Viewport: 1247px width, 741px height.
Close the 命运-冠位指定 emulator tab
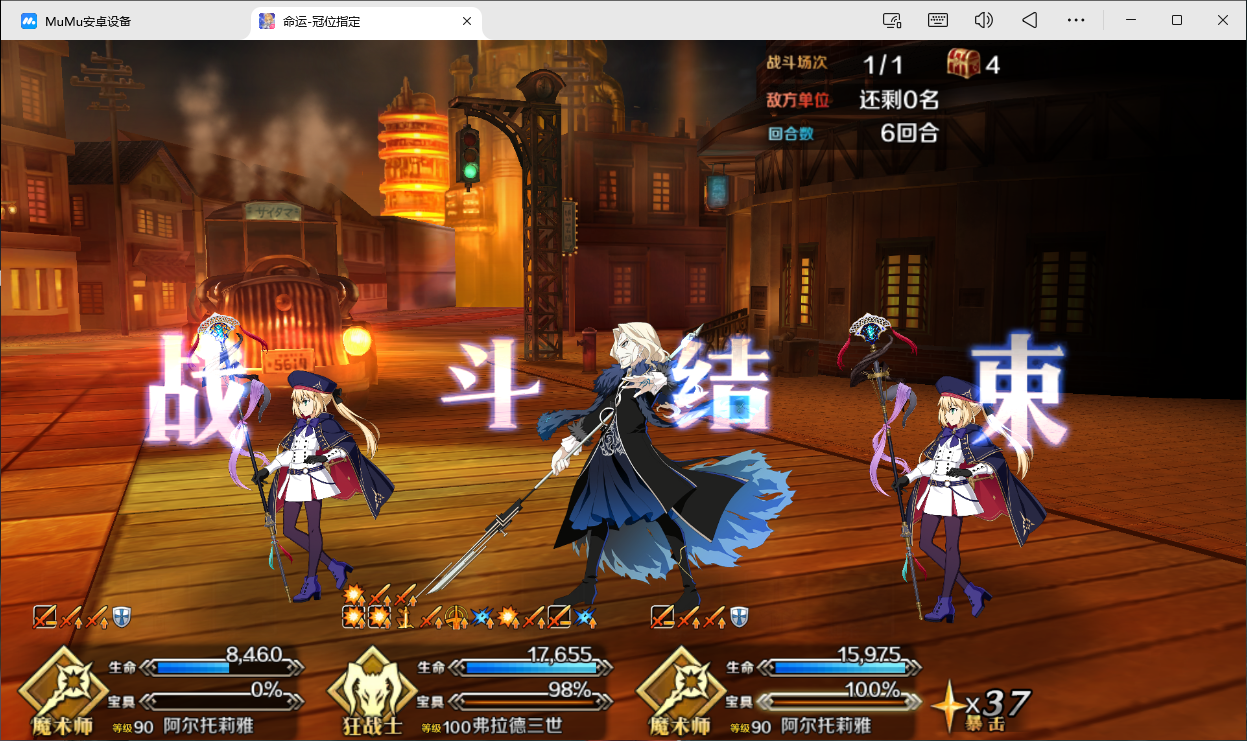point(466,21)
